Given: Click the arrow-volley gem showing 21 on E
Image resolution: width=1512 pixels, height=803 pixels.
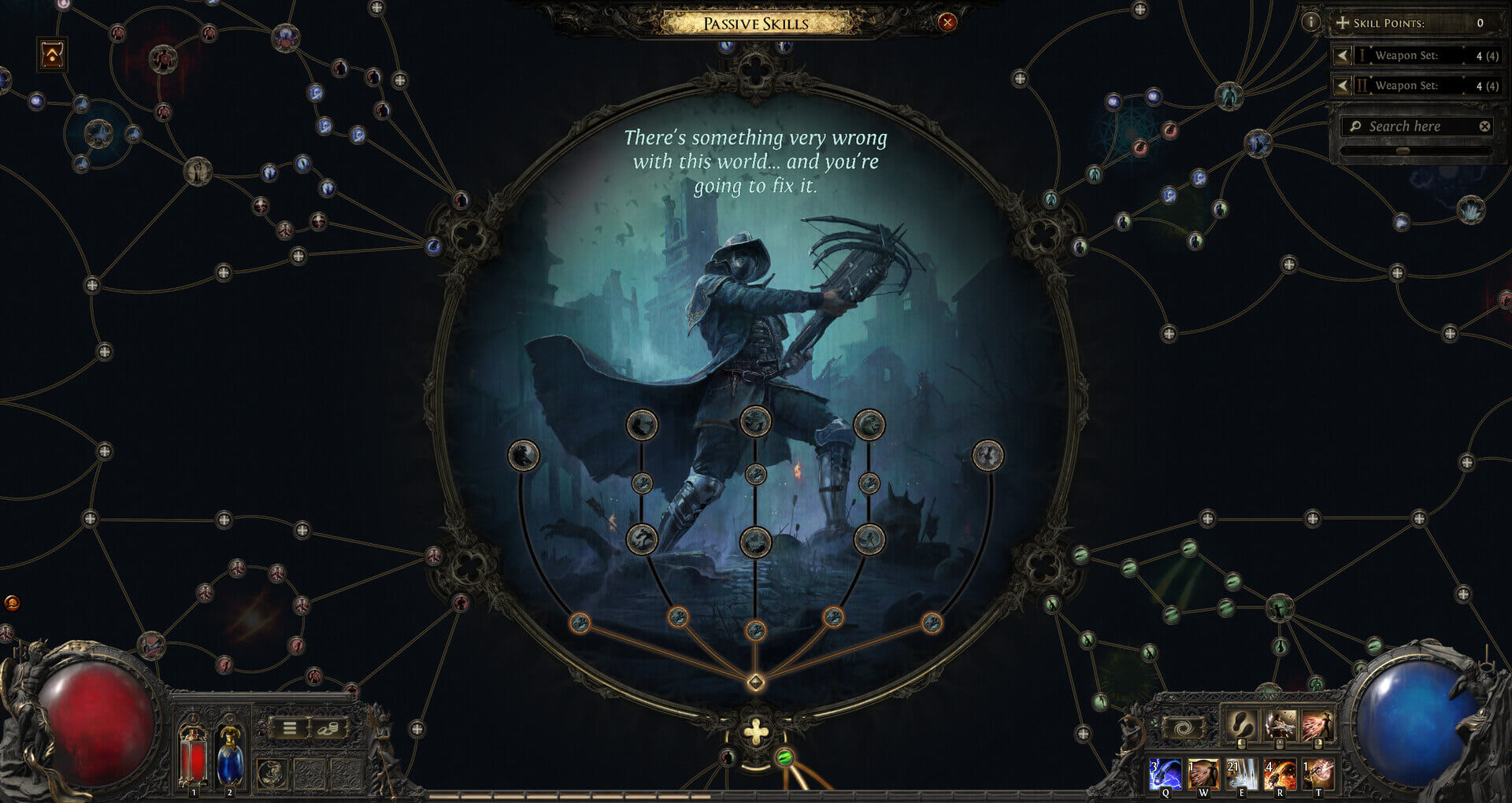Looking at the screenshot, I should tap(1243, 774).
